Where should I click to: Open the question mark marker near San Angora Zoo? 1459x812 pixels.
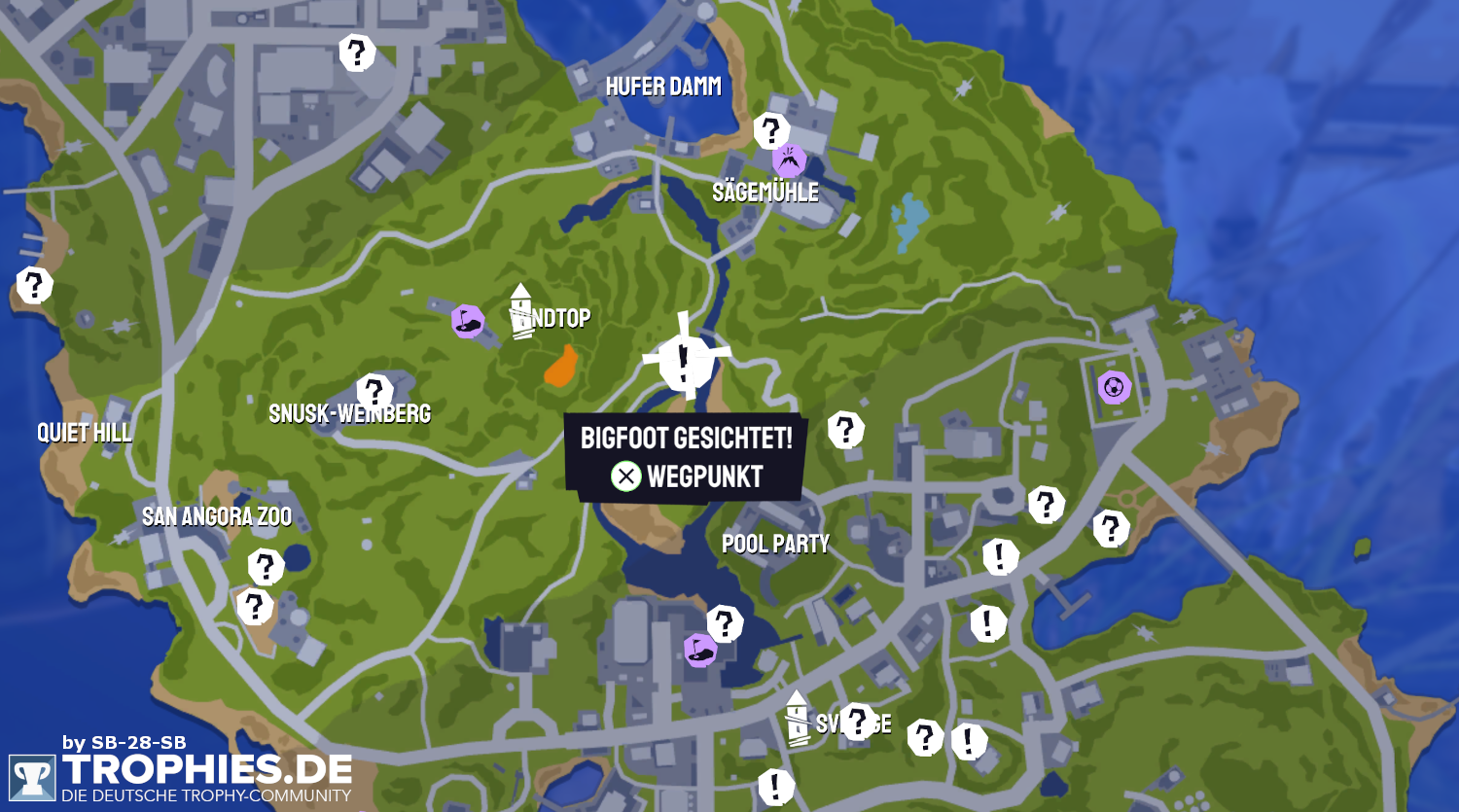pyautogui.click(x=265, y=565)
